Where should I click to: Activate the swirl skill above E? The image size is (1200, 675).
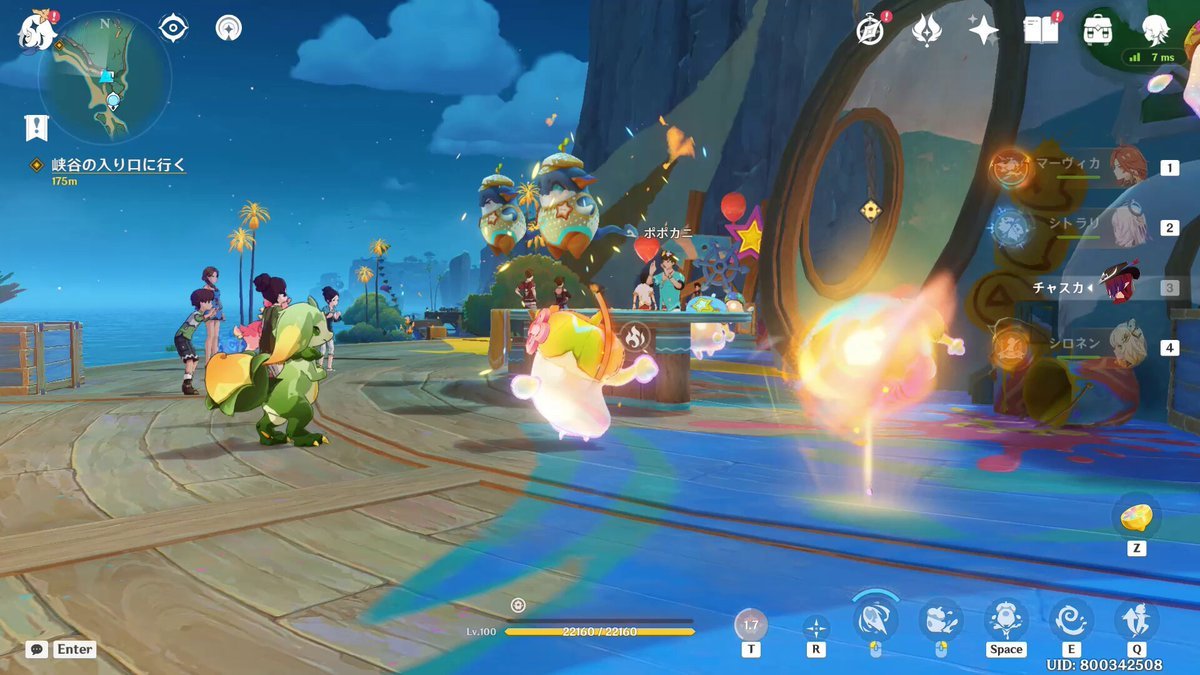pos(1071,620)
